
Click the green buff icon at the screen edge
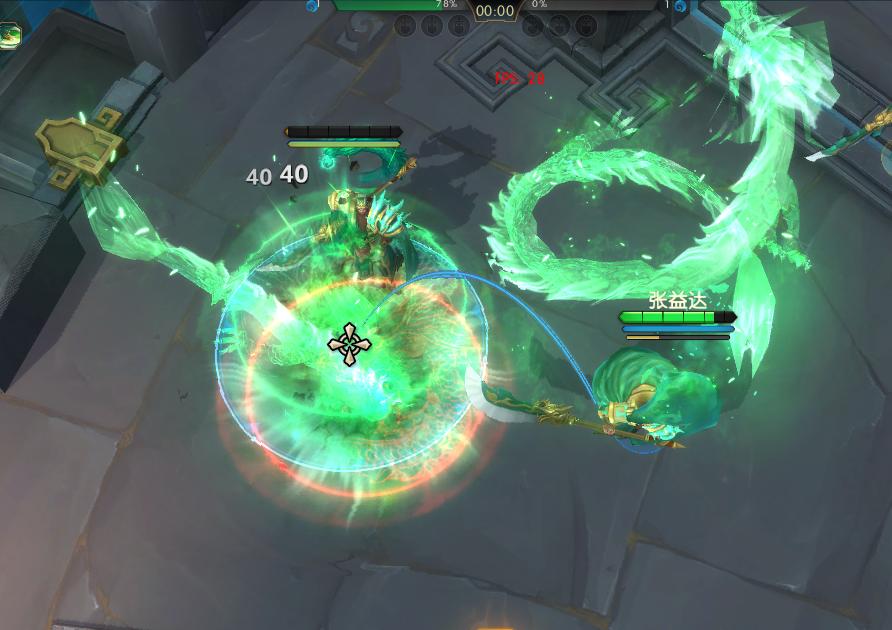pos(10,36)
